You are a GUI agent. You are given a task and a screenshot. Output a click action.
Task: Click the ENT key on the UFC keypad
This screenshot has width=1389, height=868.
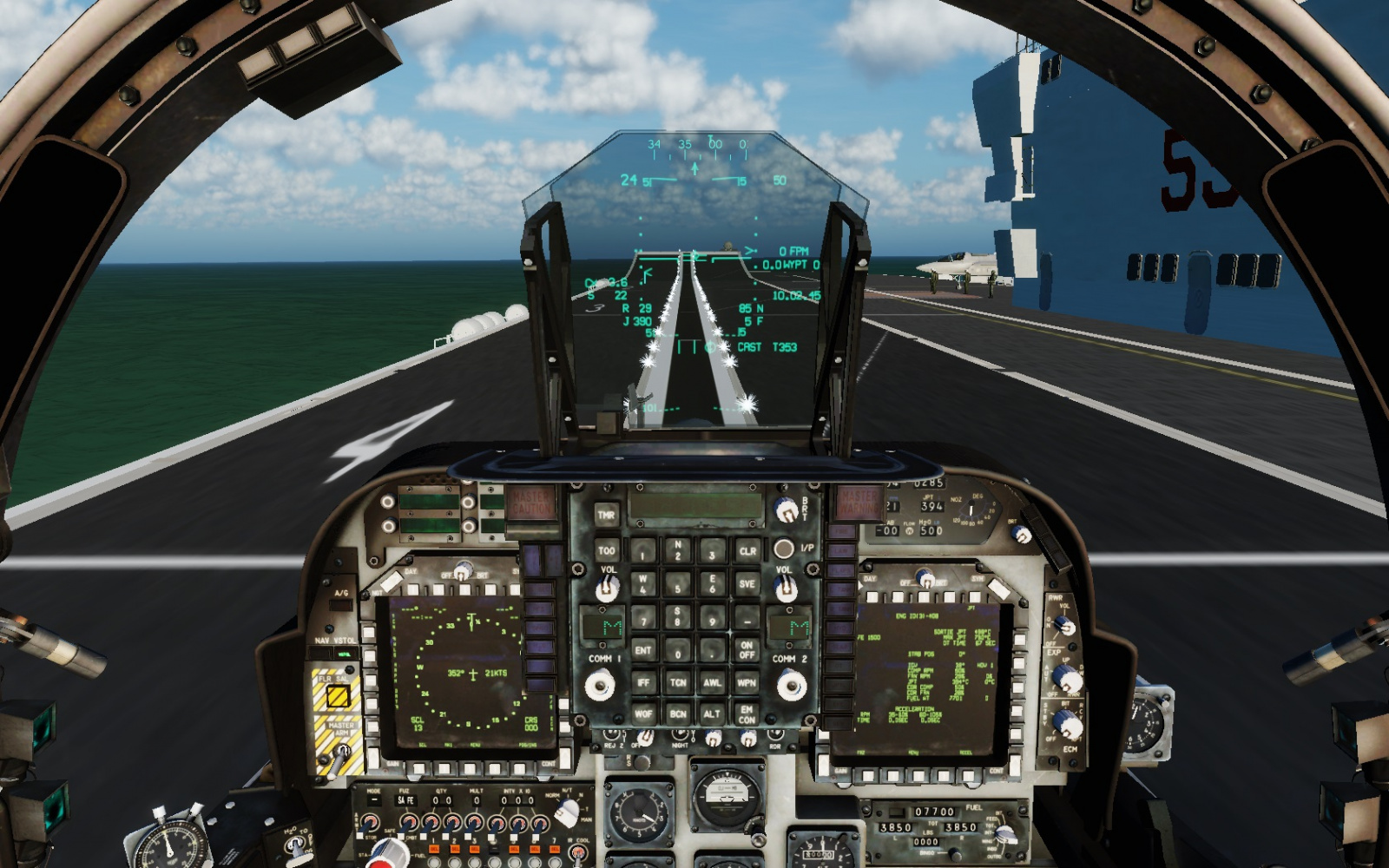pyautogui.click(x=642, y=650)
